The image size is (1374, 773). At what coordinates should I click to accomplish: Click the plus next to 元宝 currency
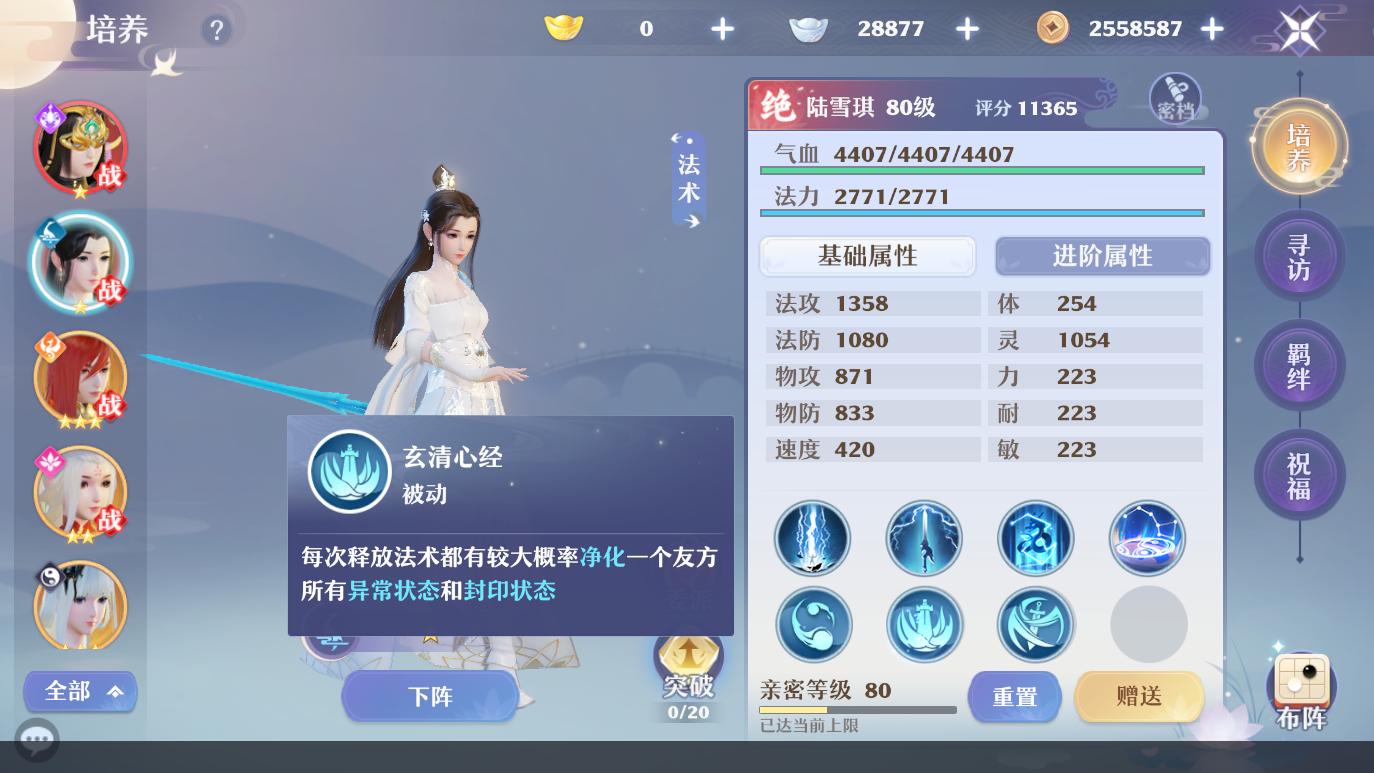click(722, 28)
